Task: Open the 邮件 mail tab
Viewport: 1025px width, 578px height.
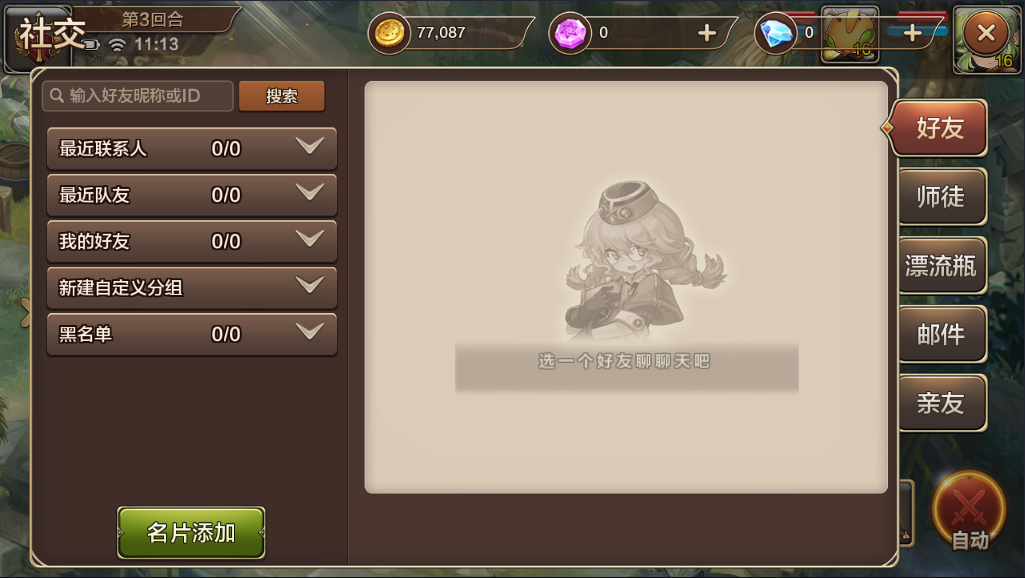Action: coord(940,334)
